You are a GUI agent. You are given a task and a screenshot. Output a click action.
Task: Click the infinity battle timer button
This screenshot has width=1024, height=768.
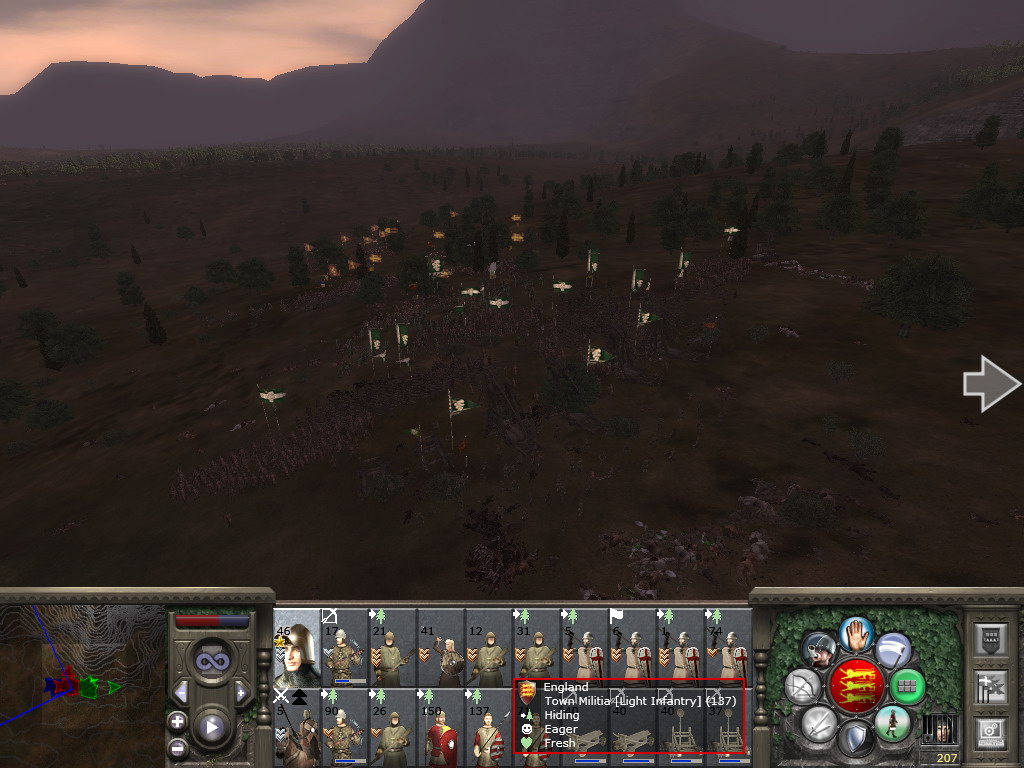pyautogui.click(x=212, y=660)
